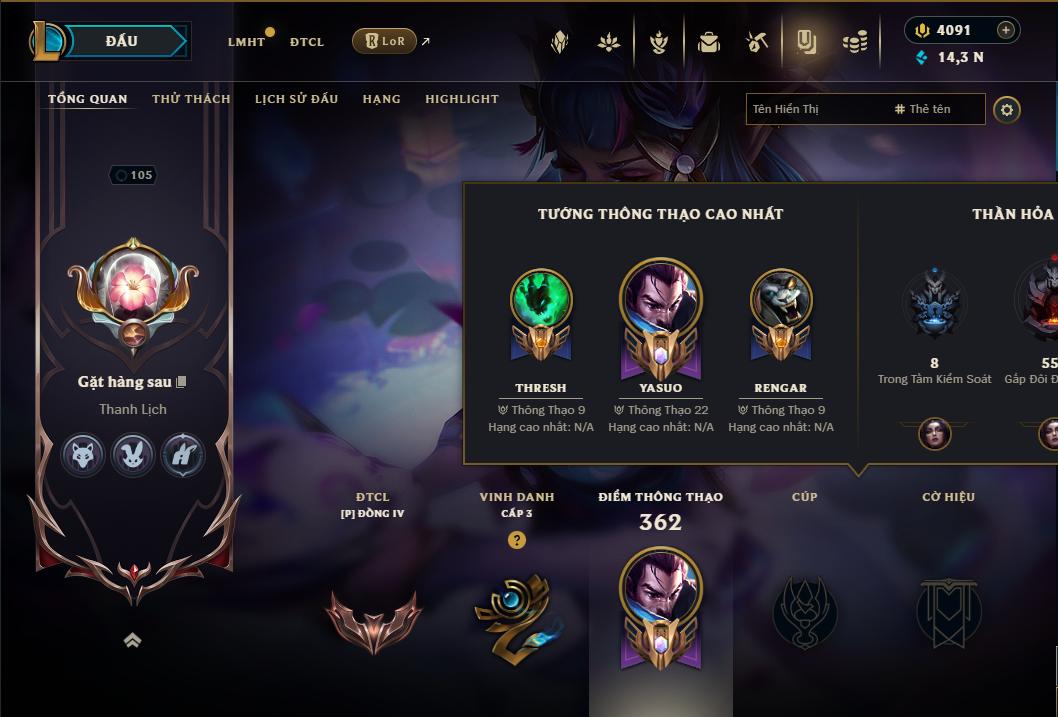Switch to the ĐTCL game tab
Image resolution: width=1058 pixels, height=717 pixels.
coord(307,42)
